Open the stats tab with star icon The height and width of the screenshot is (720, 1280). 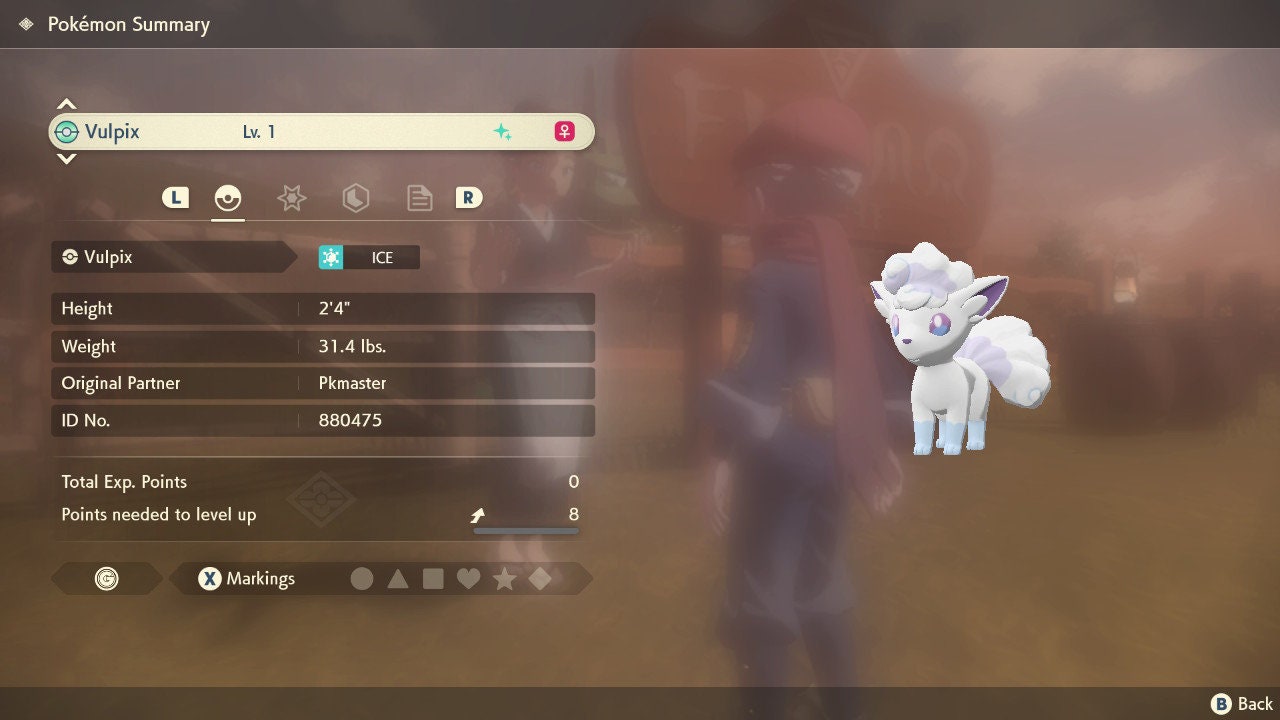point(291,198)
